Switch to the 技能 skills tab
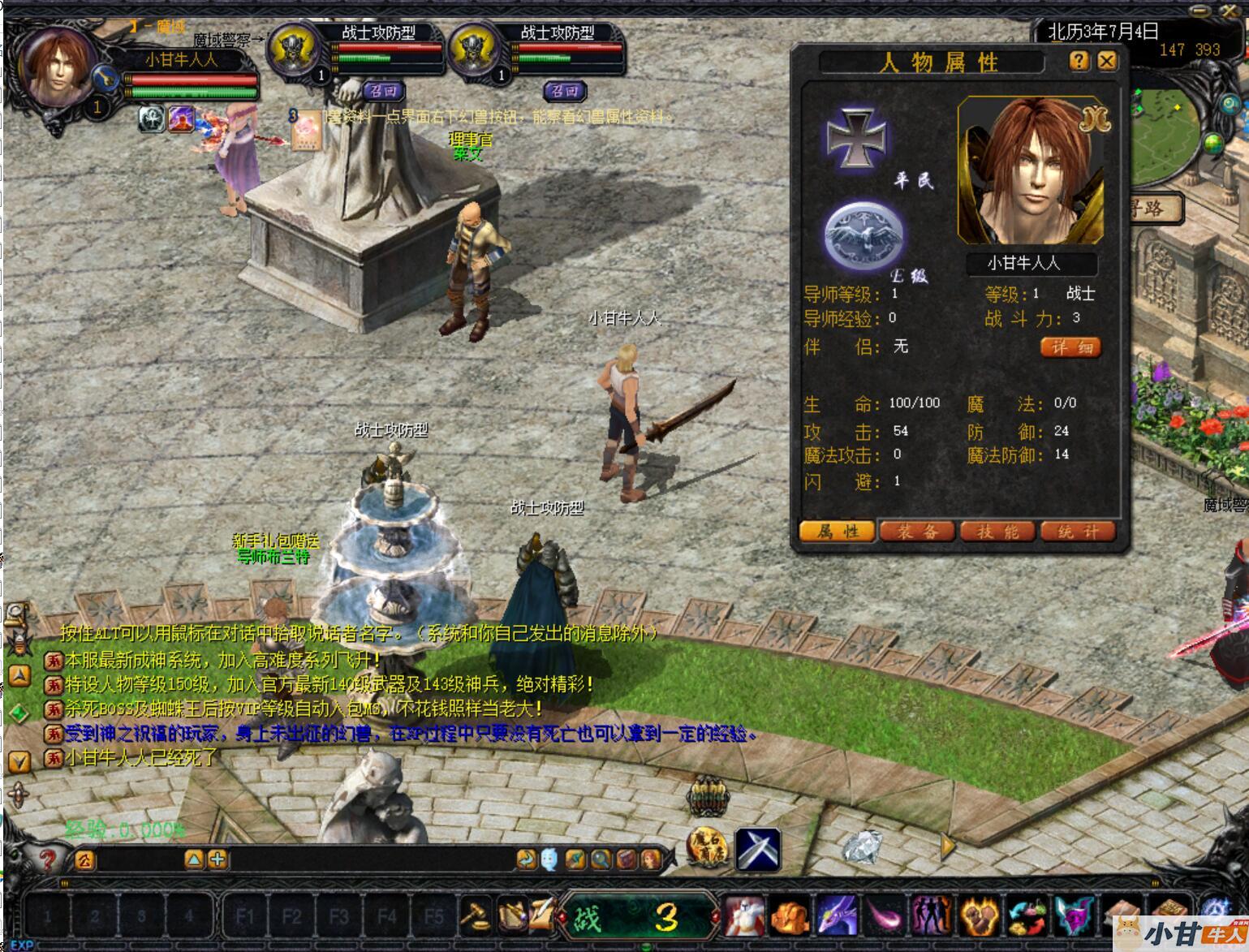 click(x=997, y=532)
